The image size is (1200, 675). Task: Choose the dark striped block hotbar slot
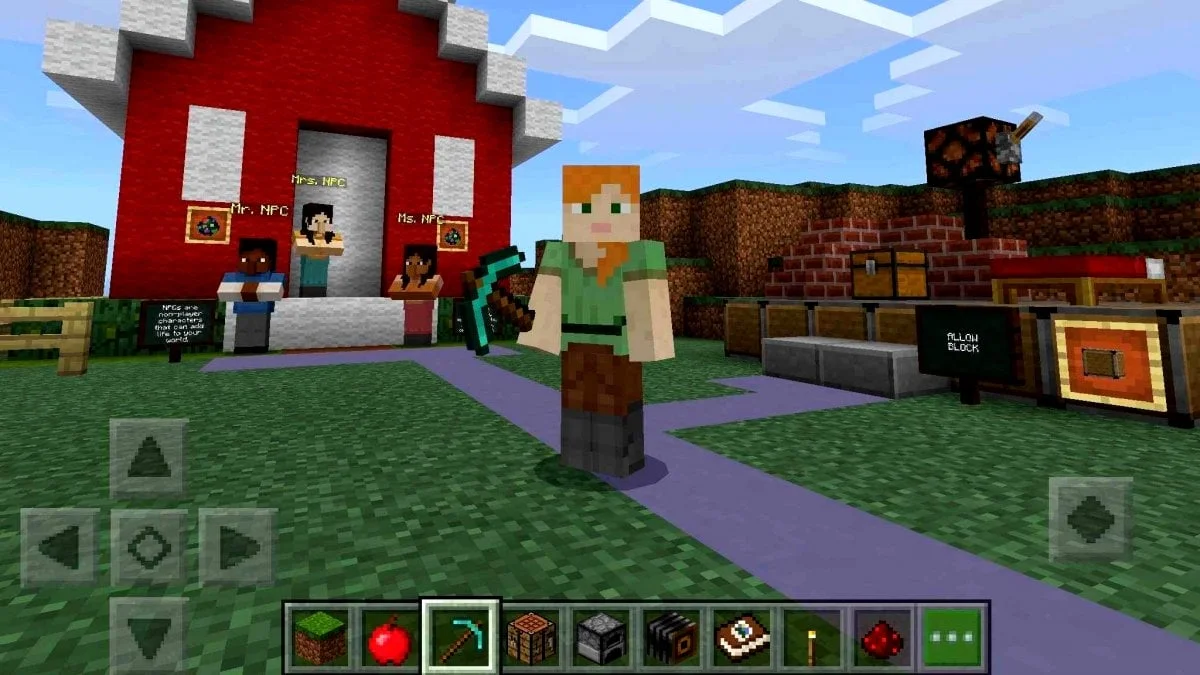pyautogui.click(x=672, y=637)
